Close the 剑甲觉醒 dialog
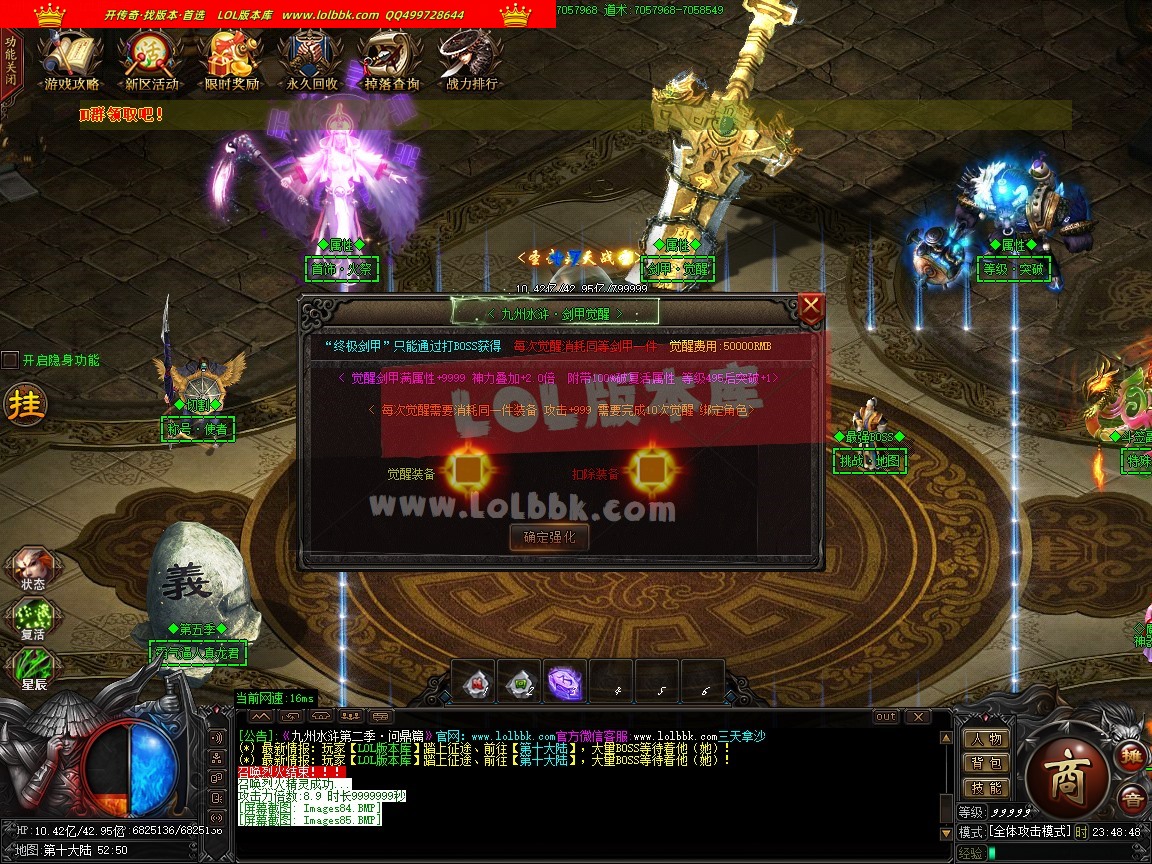The height and width of the screenshot is (864, 1152). tap(811, 306)
